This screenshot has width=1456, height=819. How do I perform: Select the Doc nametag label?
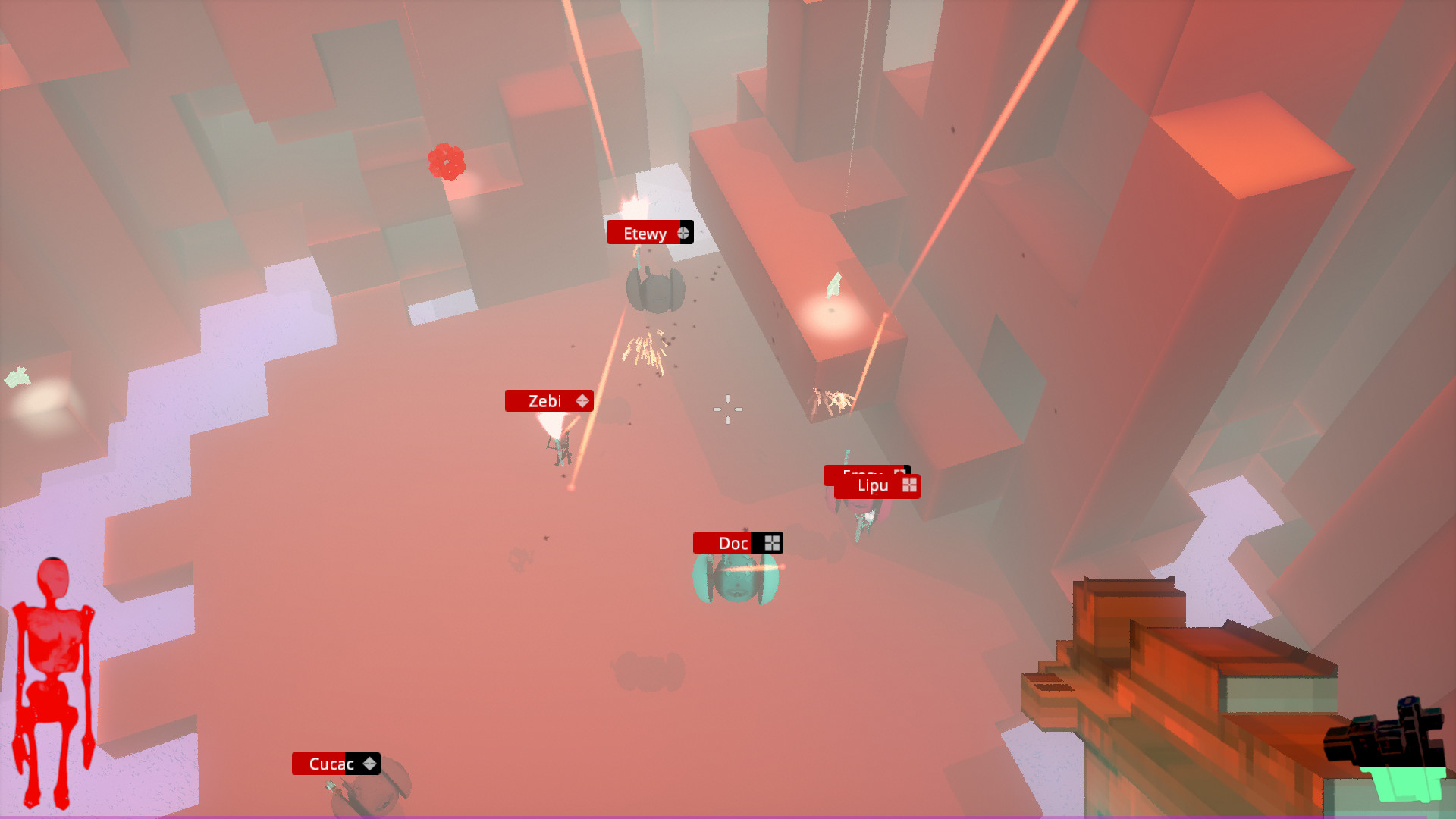[x=731, y=542]
